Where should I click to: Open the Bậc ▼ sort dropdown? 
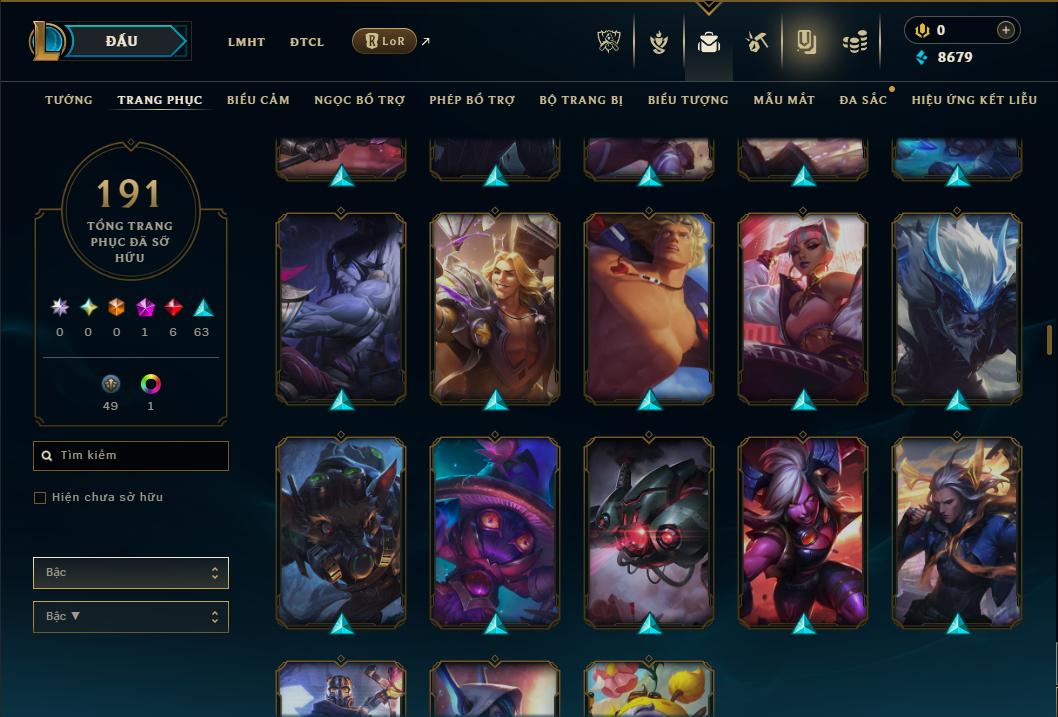[x=131, y=617]
